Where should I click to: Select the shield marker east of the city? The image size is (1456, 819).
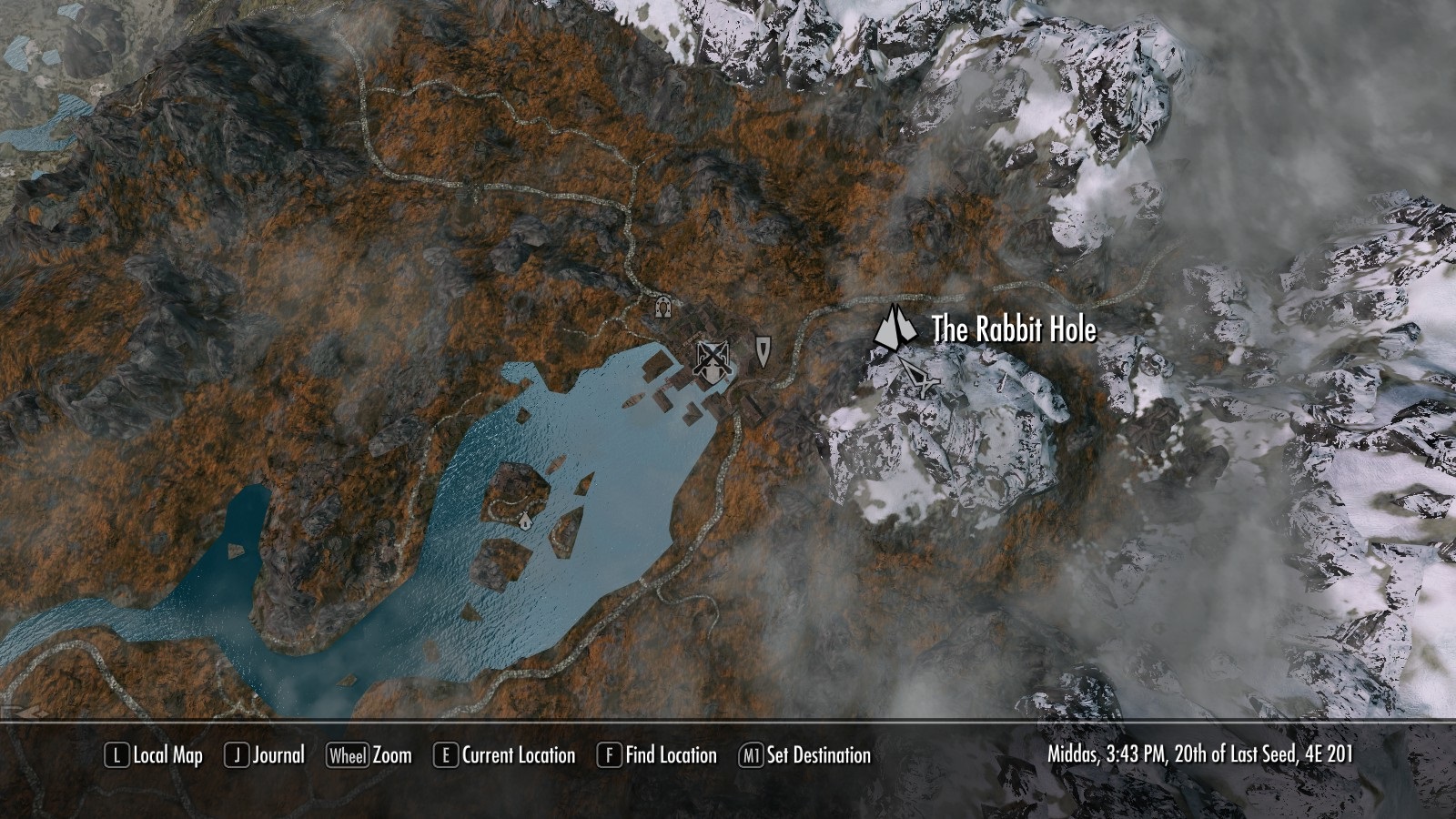762,350
